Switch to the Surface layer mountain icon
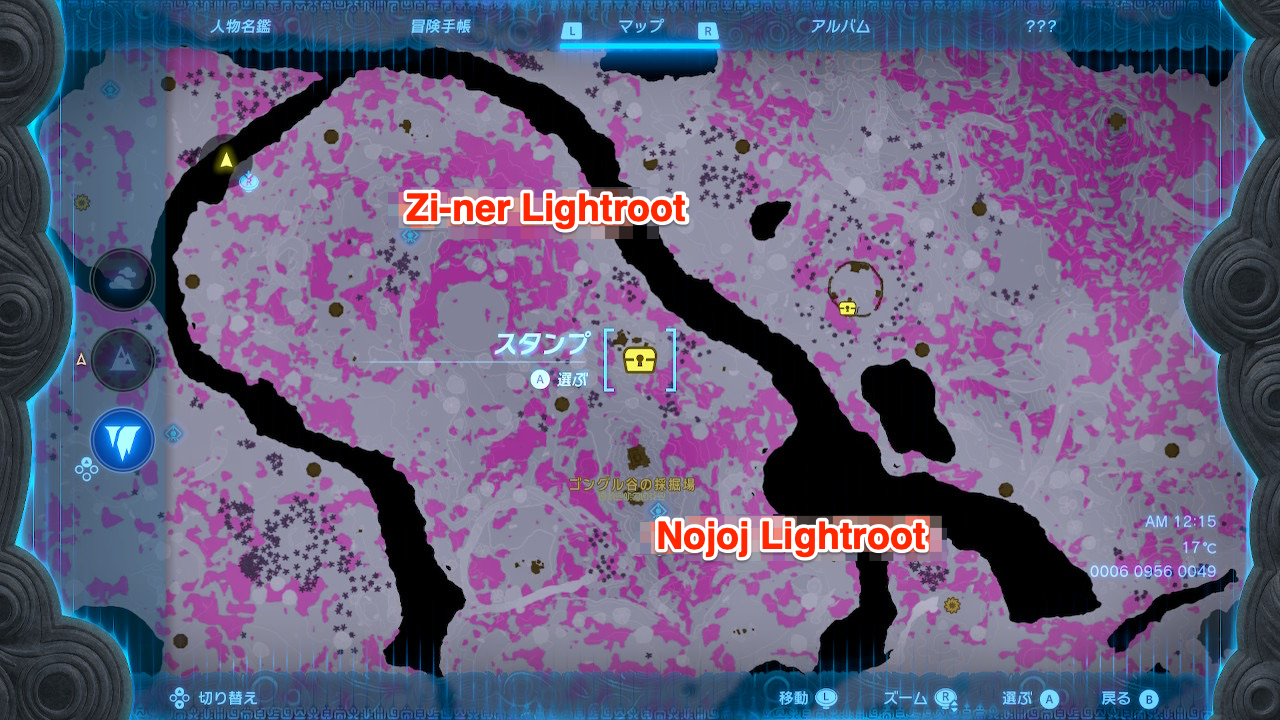The image size is (1280, 720). coord(122,360)
